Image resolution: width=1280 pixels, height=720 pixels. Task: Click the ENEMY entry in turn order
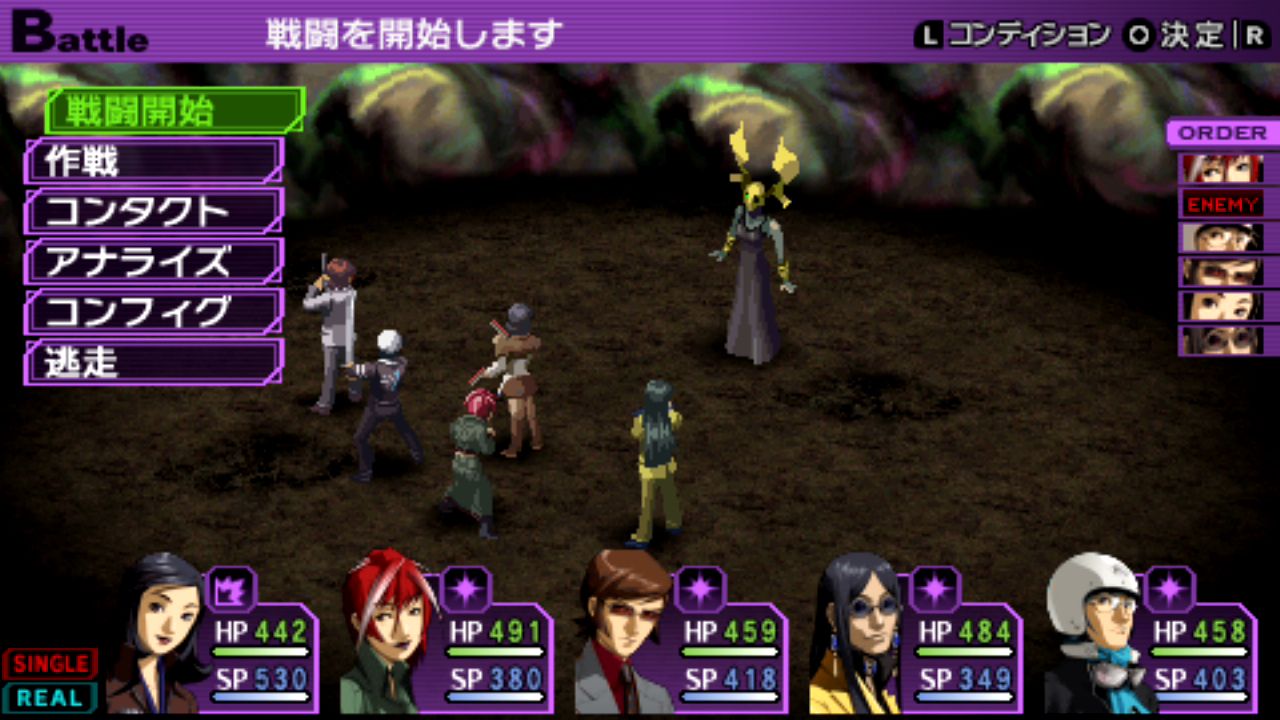tap(1222, 203)
